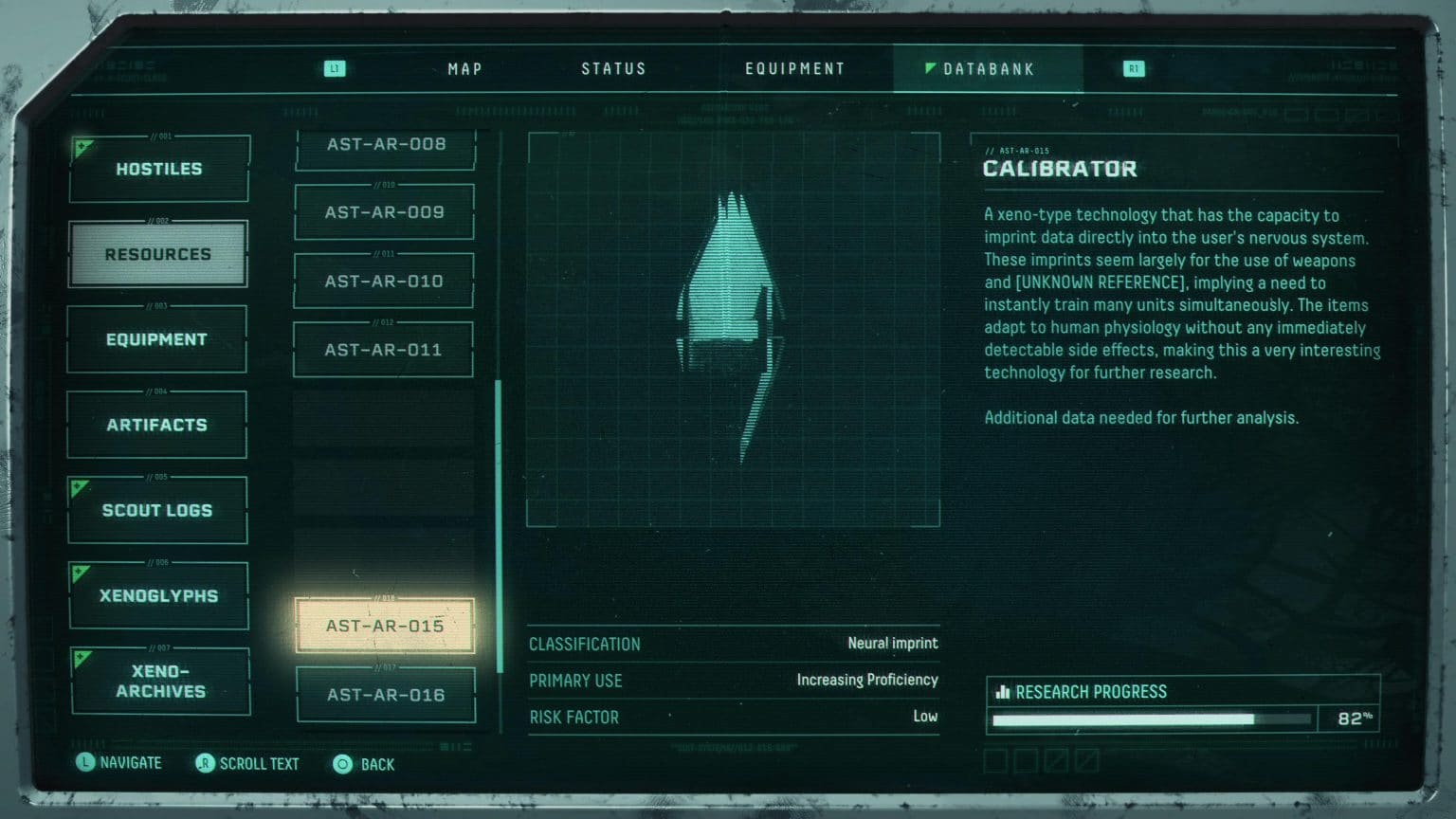The height and width of the screenshot is (819, 1456).
Task: Open the Status tab
Action: pos(613,69)
